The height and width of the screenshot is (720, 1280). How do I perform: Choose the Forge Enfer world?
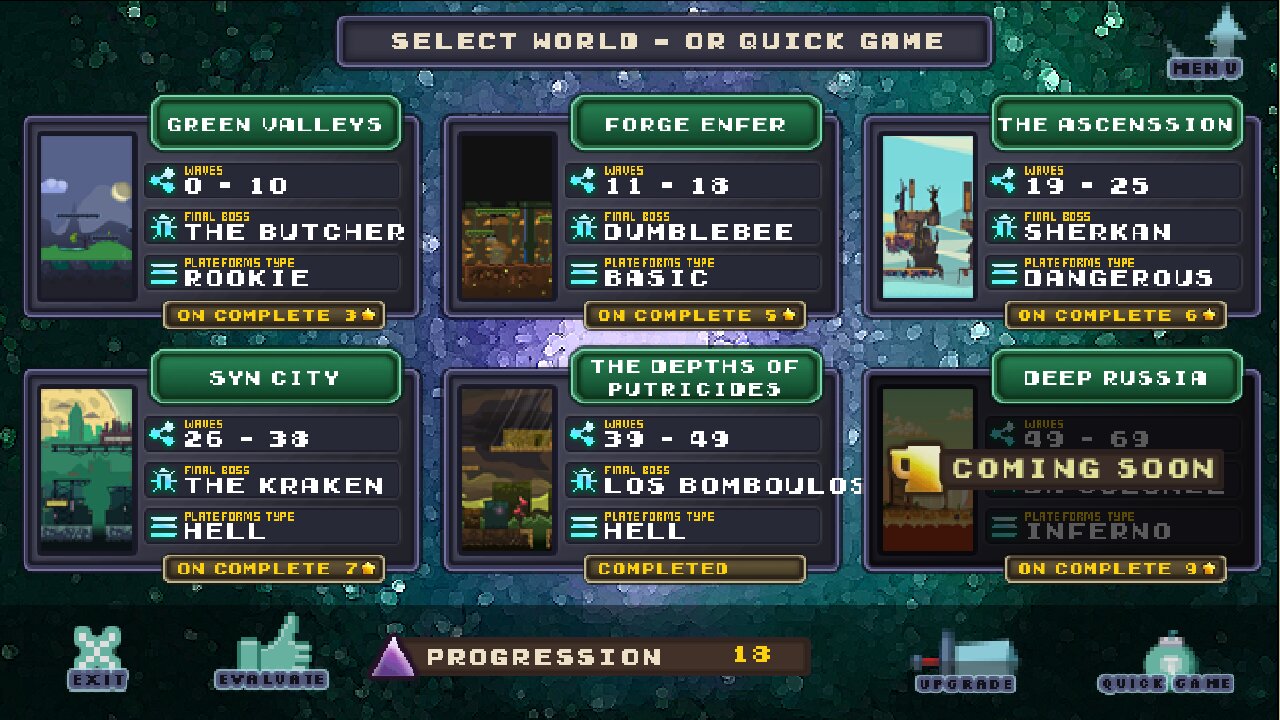coord(695,124)
